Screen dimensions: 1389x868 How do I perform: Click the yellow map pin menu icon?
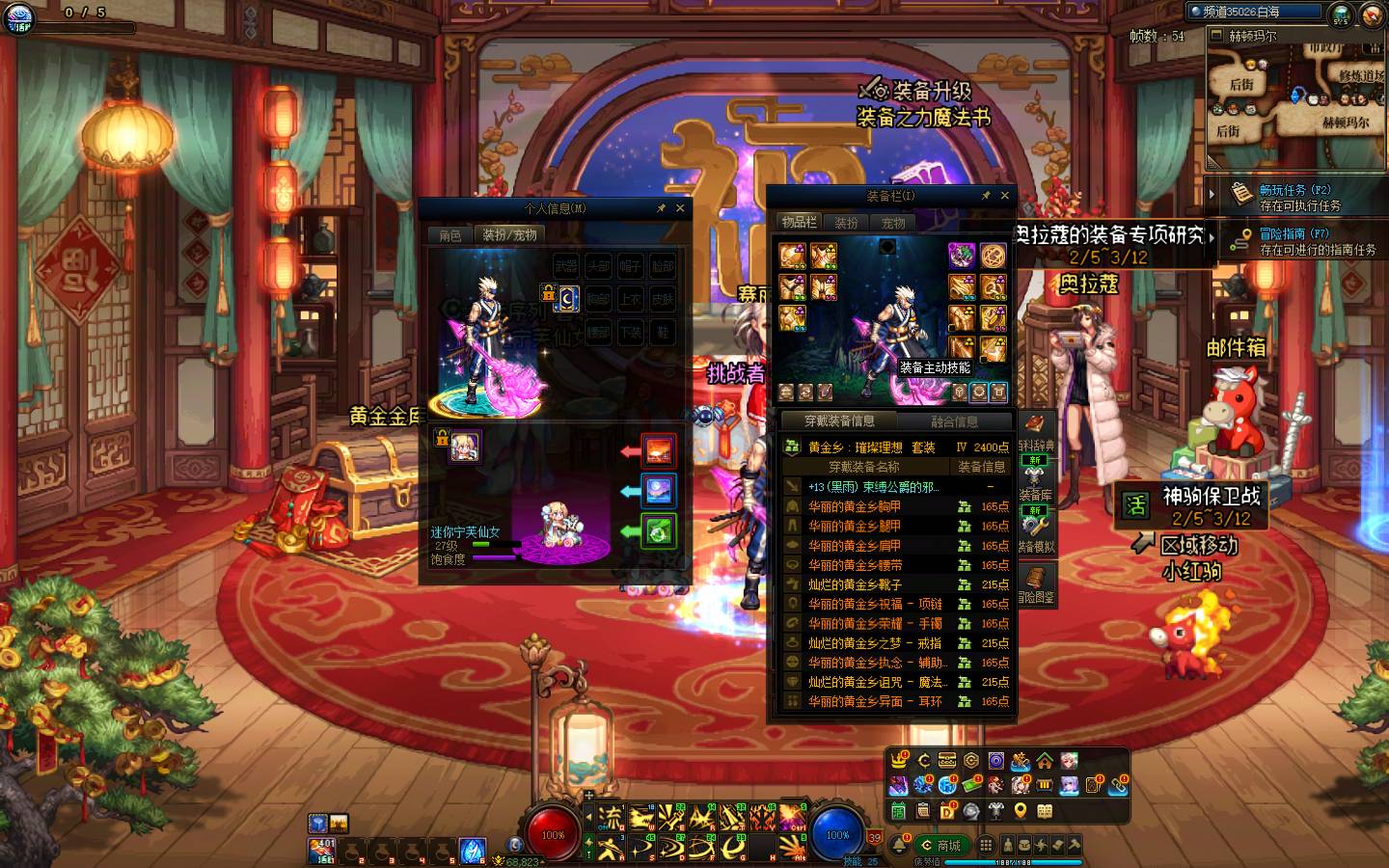[x=1020, y=811]
